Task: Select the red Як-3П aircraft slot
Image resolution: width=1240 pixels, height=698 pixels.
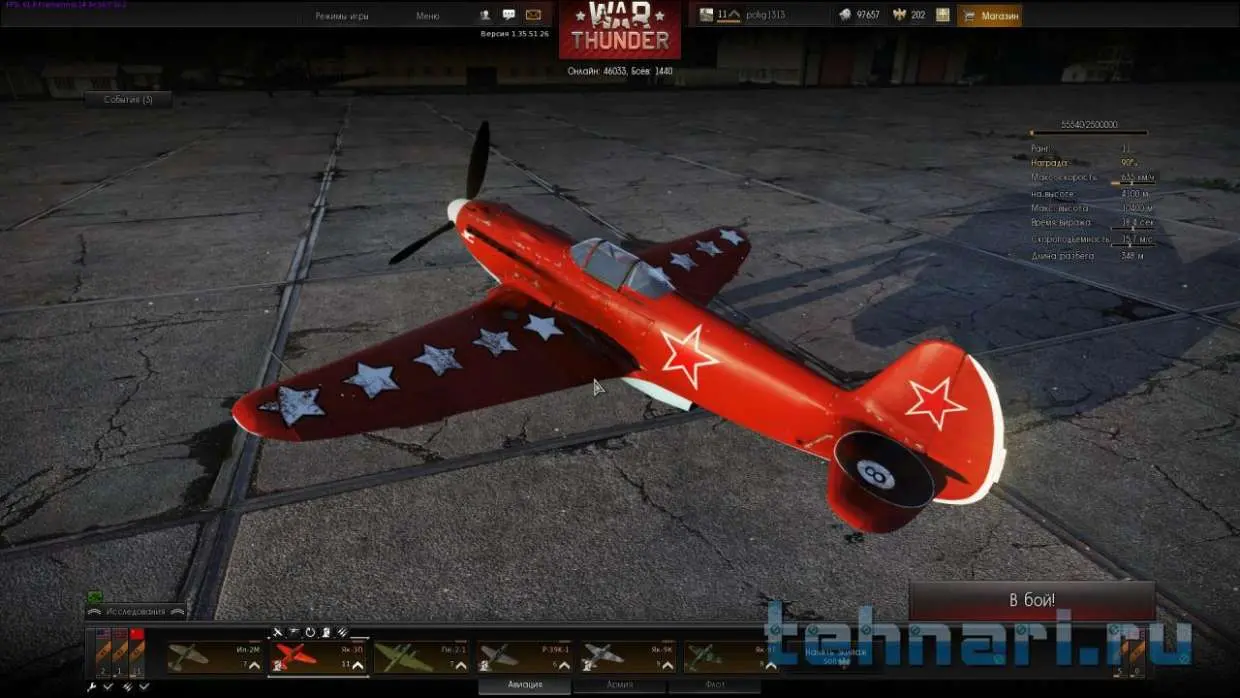Action: (x=318, y=657)
